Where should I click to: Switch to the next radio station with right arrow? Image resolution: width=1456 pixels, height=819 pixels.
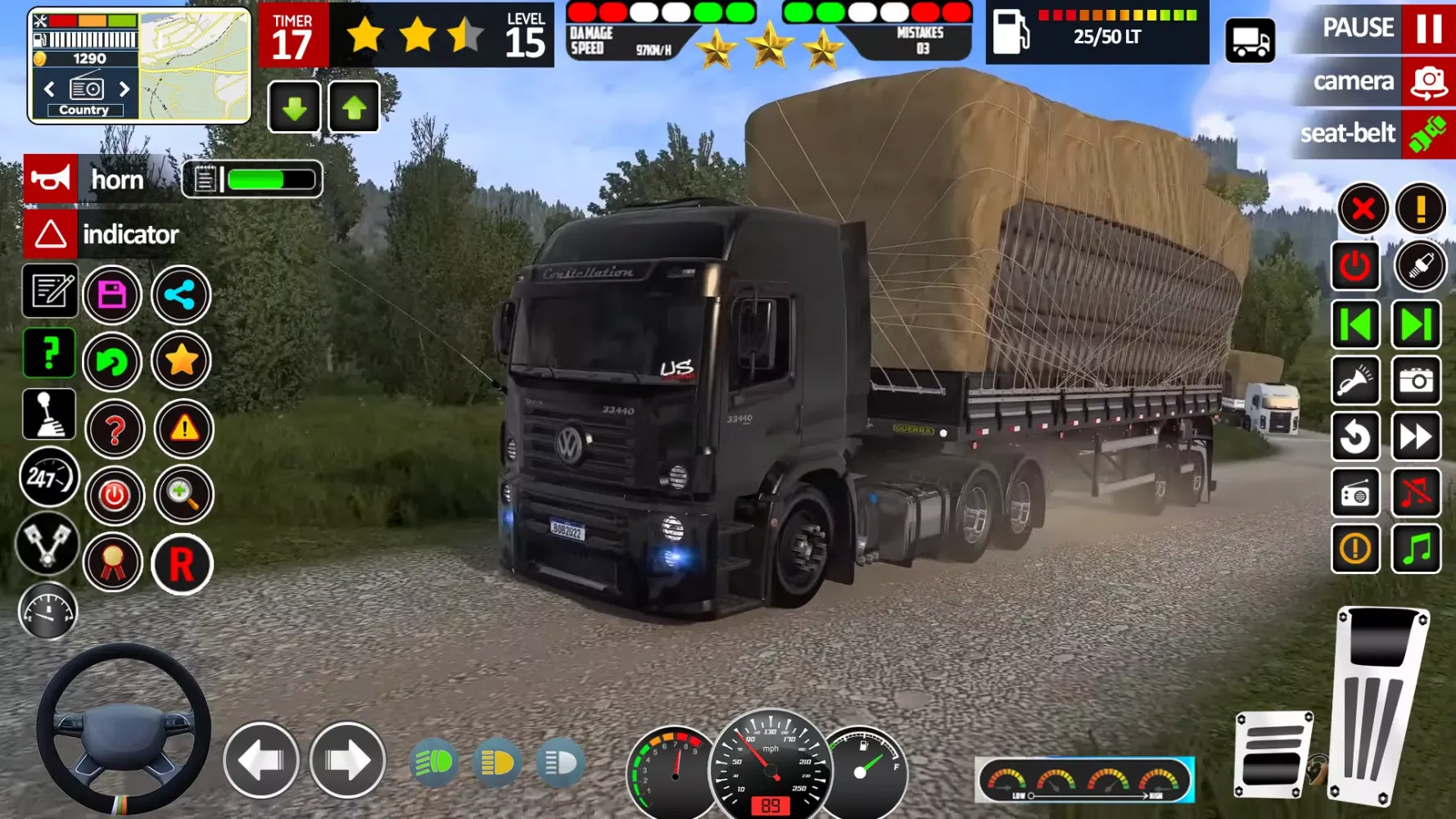pos(124,90)
